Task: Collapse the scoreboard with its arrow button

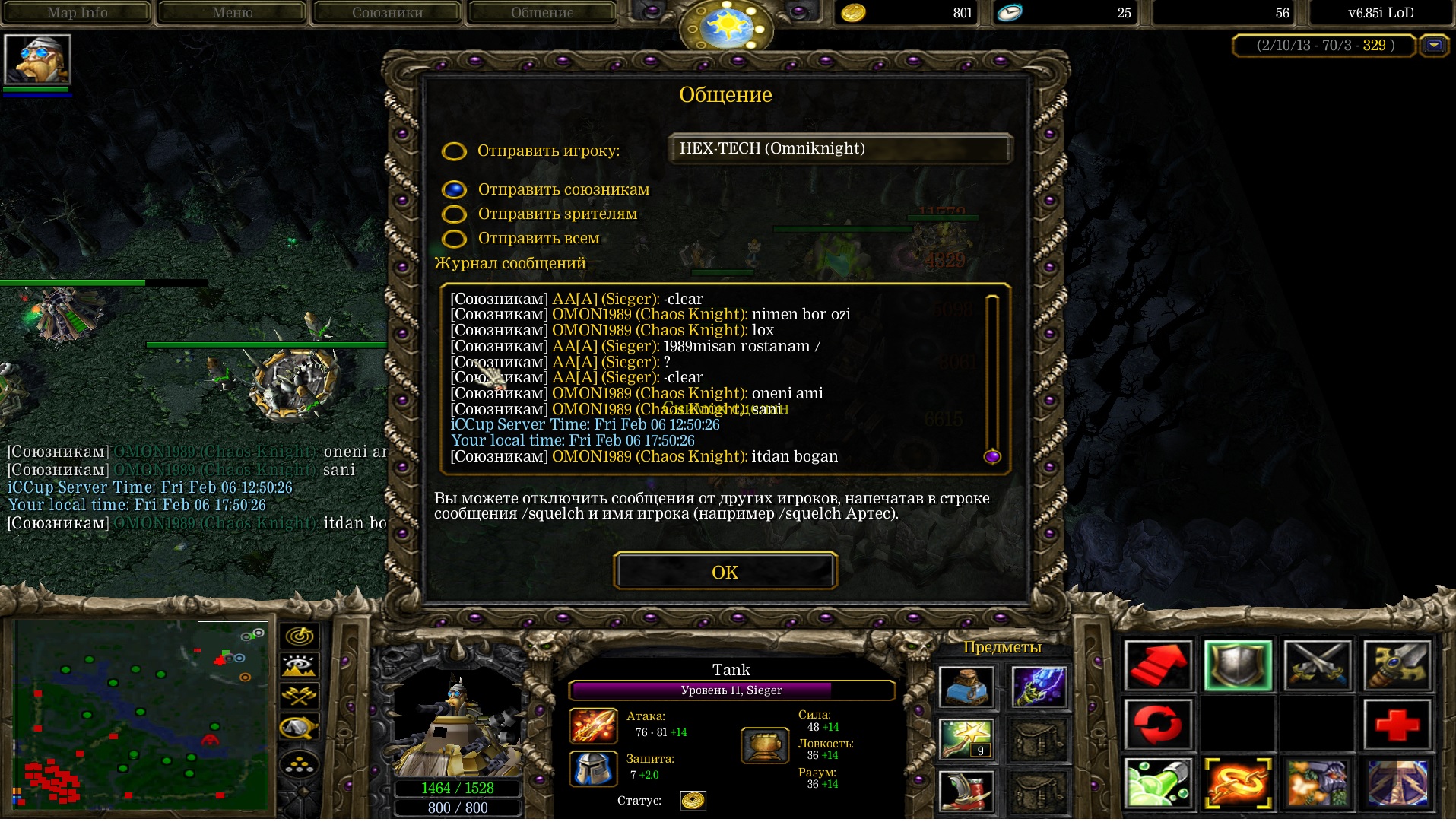Action: click(1434, 46)
